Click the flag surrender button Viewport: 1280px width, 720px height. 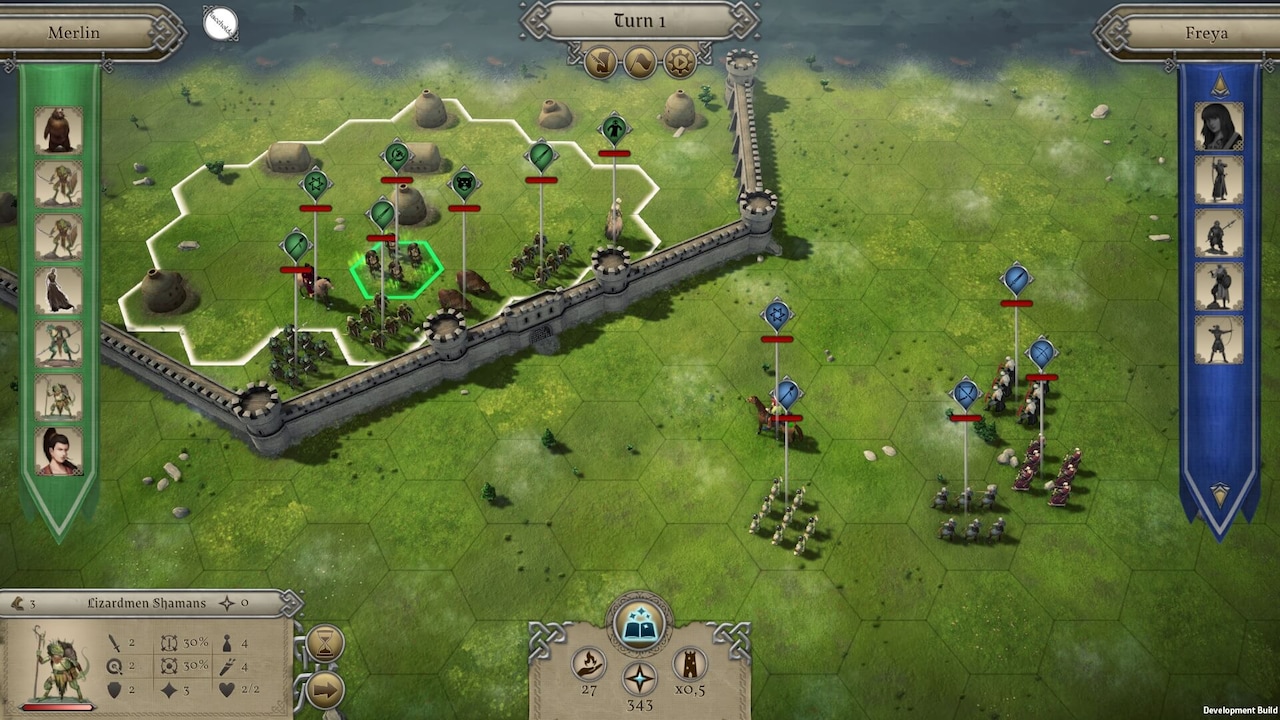[640, 63]
